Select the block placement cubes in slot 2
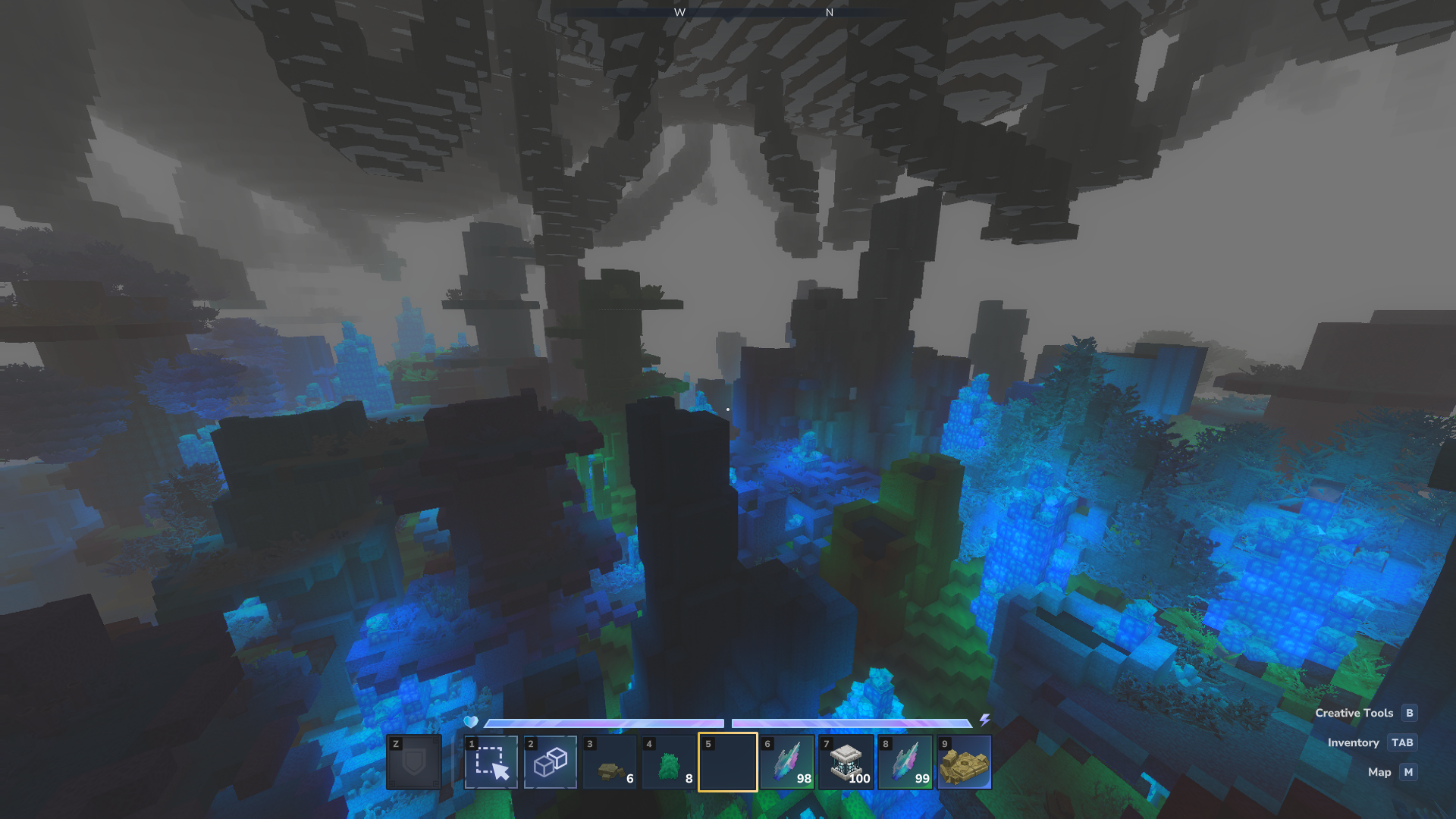This screenshot has width=1456, height=819. pos(551,762)
